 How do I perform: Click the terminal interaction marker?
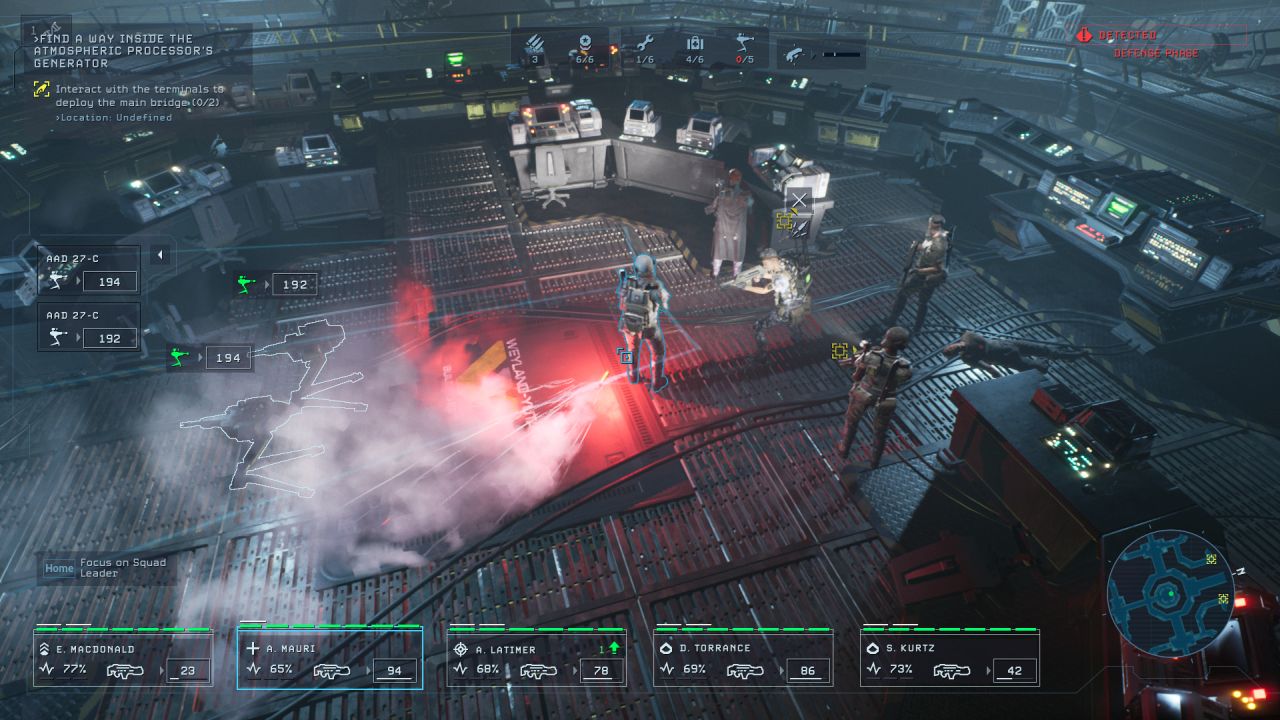786,221
